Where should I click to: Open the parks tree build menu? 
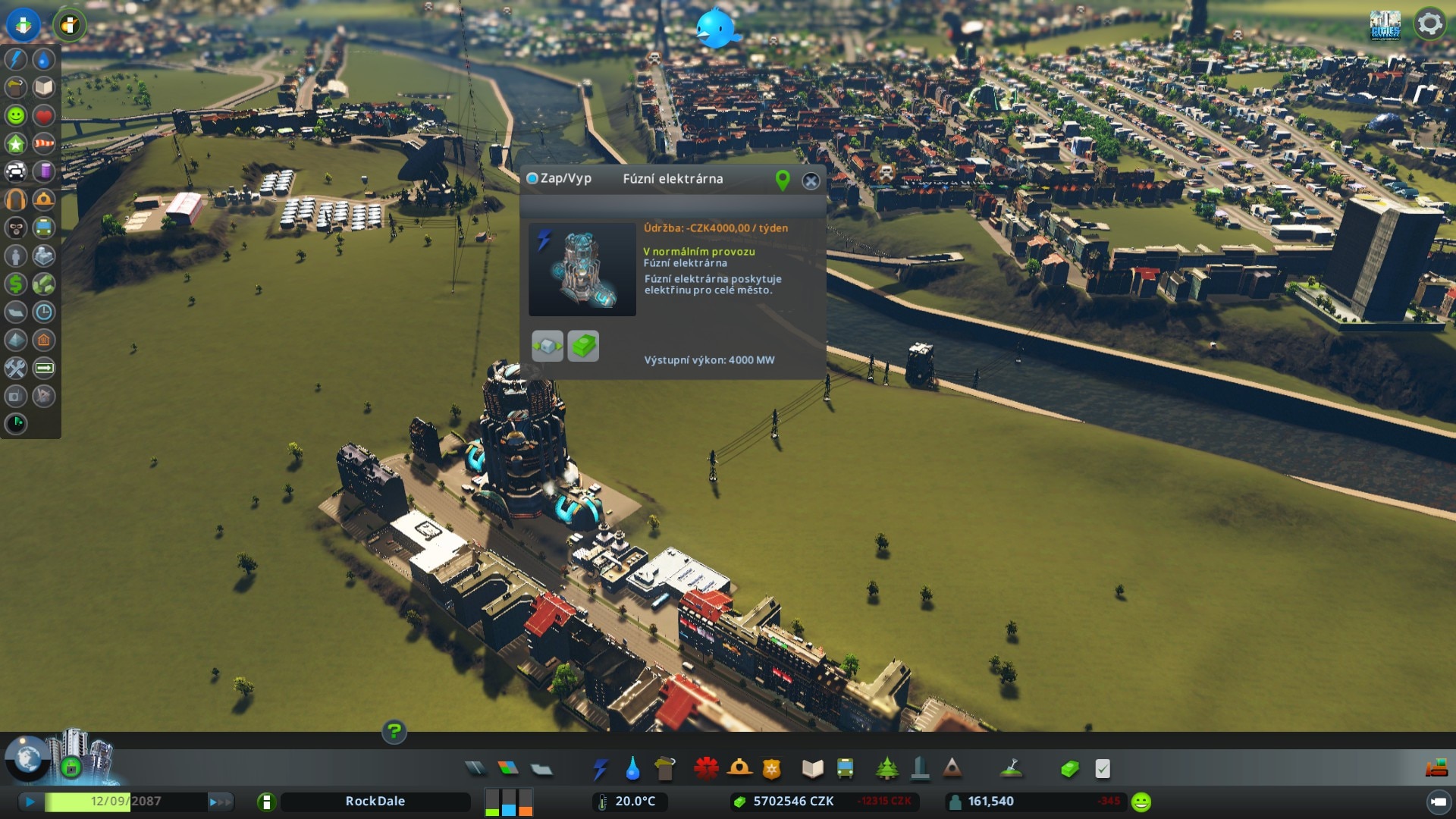click(886, 769)
